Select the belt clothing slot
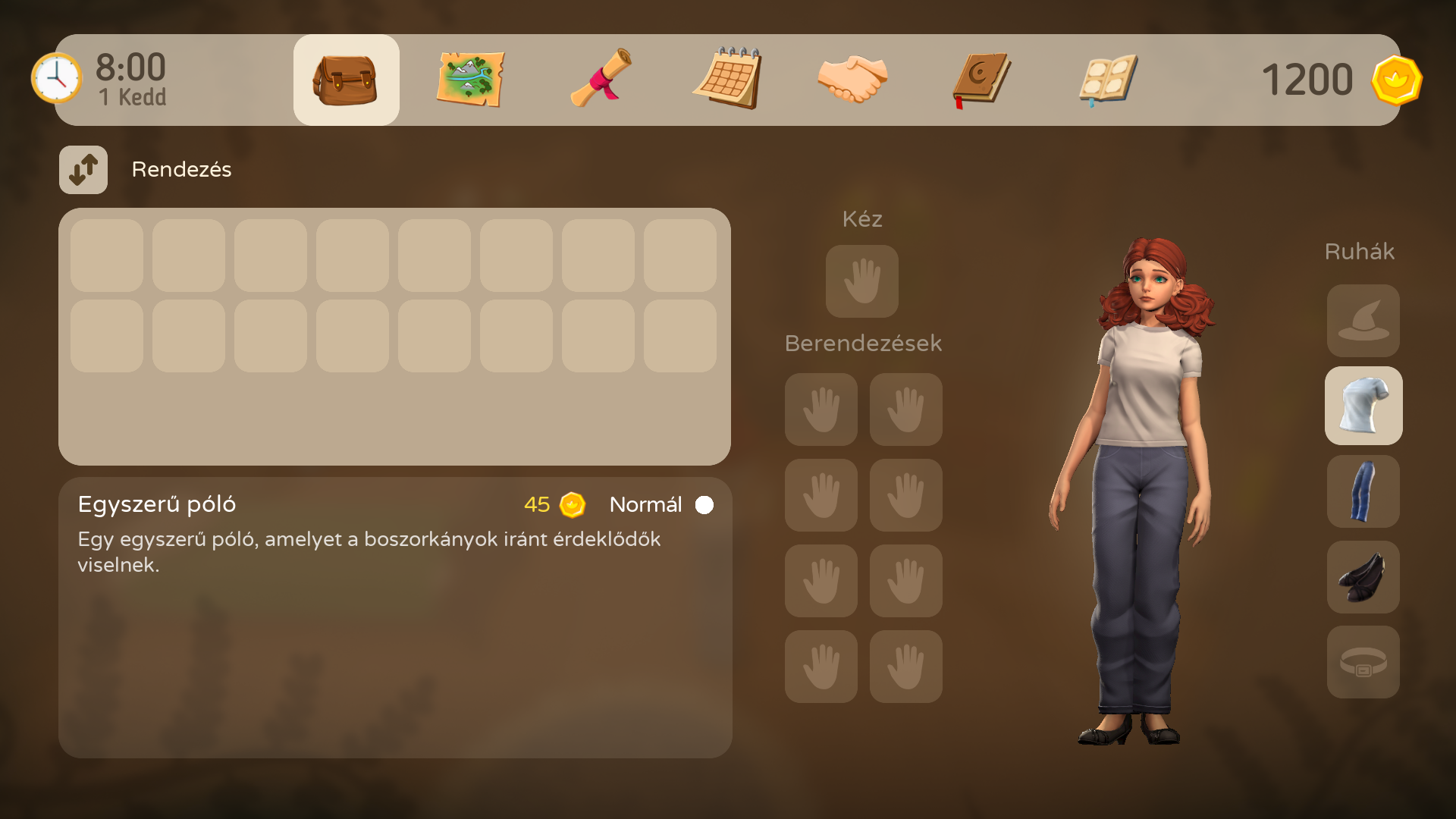 pos(1363,662)
